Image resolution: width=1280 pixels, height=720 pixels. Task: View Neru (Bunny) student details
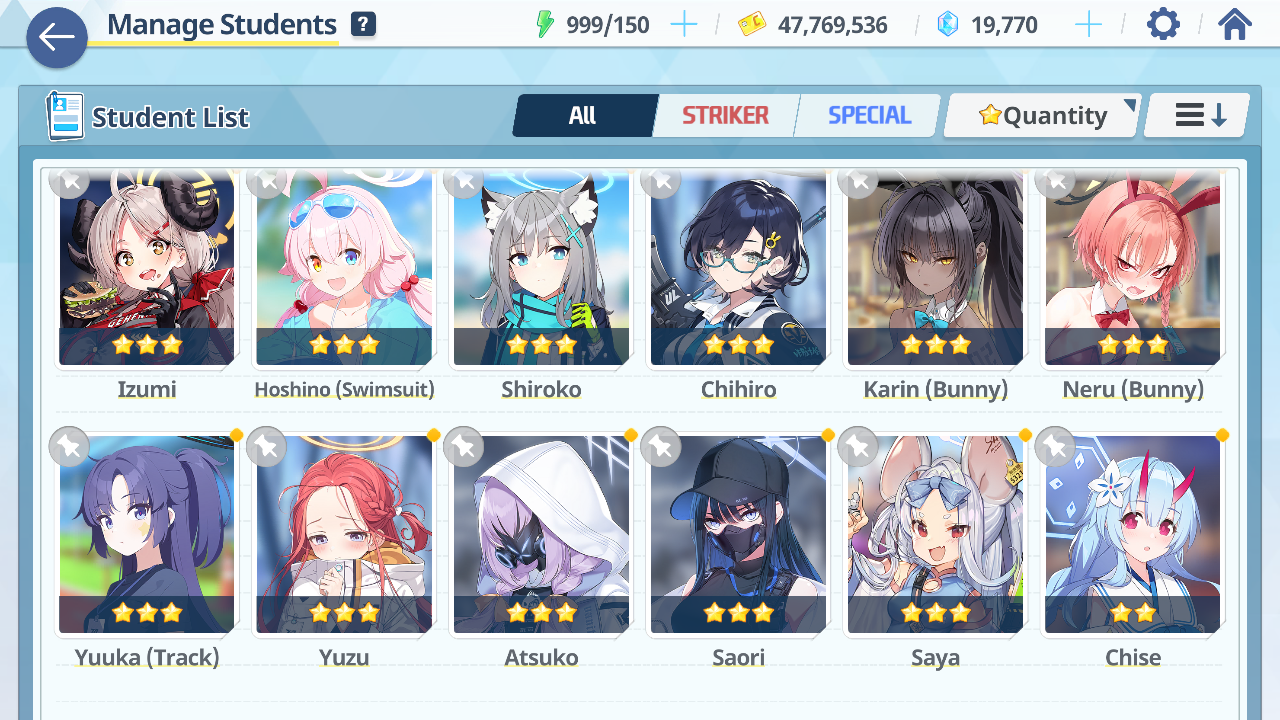pos(1132,270)
